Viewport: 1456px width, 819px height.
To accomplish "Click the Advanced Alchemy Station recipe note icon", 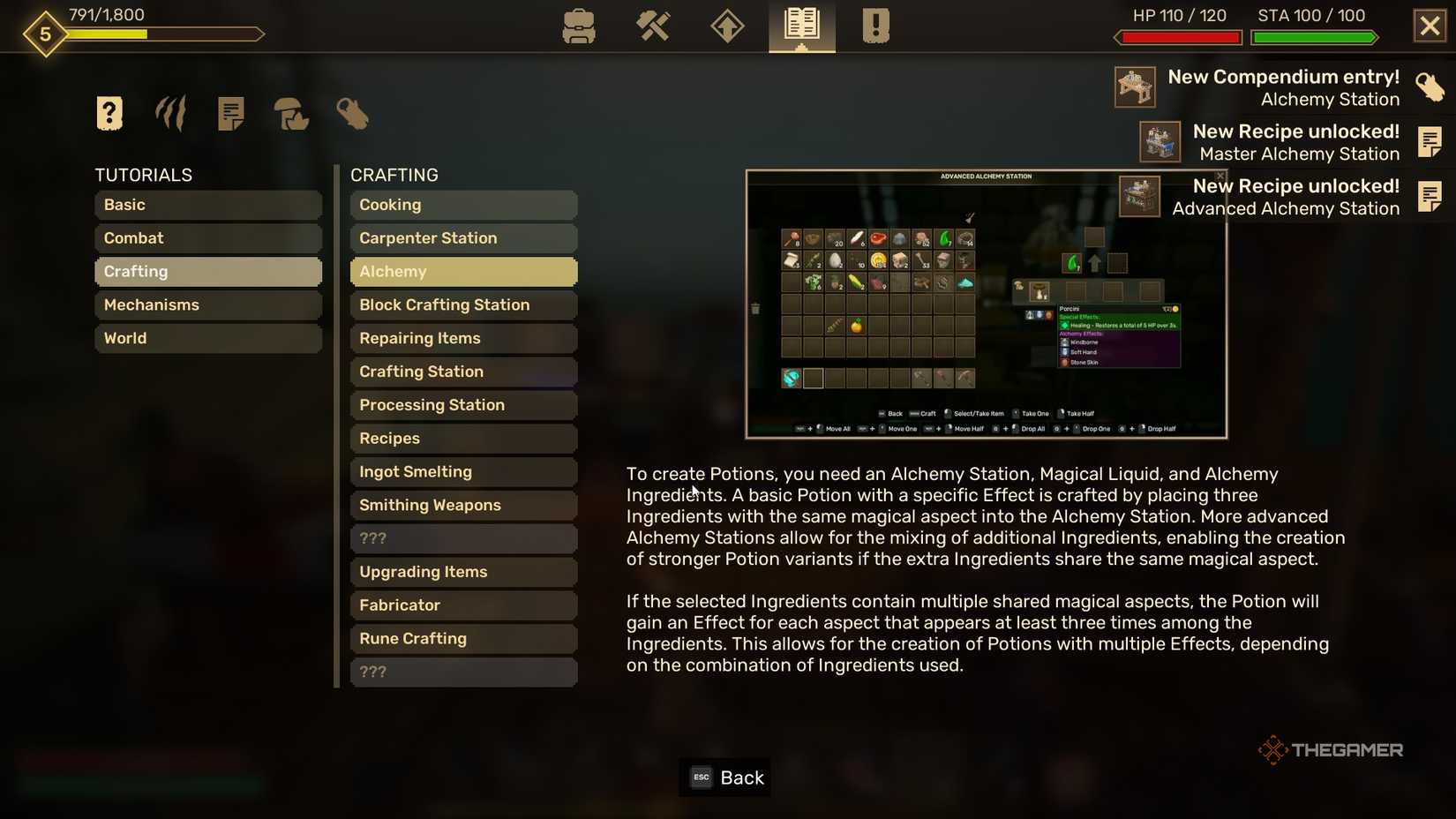I will coord(1140,197).
